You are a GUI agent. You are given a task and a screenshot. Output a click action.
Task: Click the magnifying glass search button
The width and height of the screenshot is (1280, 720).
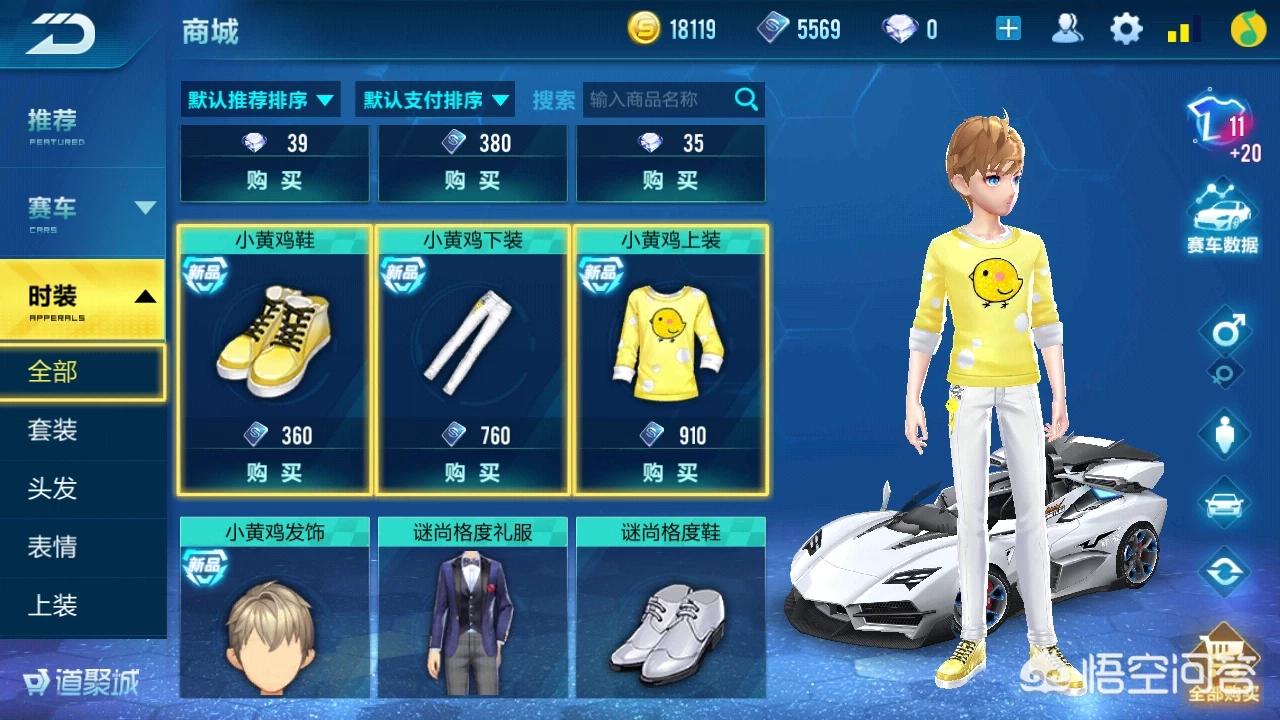coord(746,99)
